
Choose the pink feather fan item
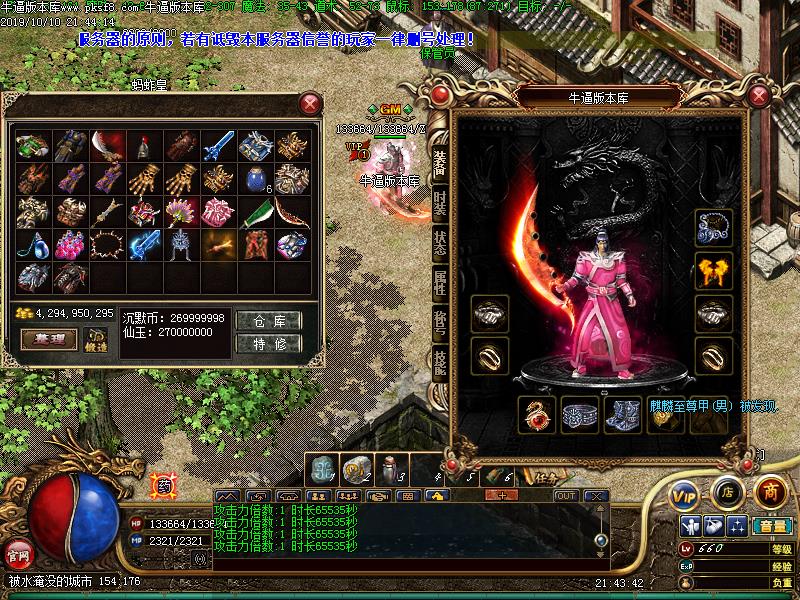click(181, 212)
